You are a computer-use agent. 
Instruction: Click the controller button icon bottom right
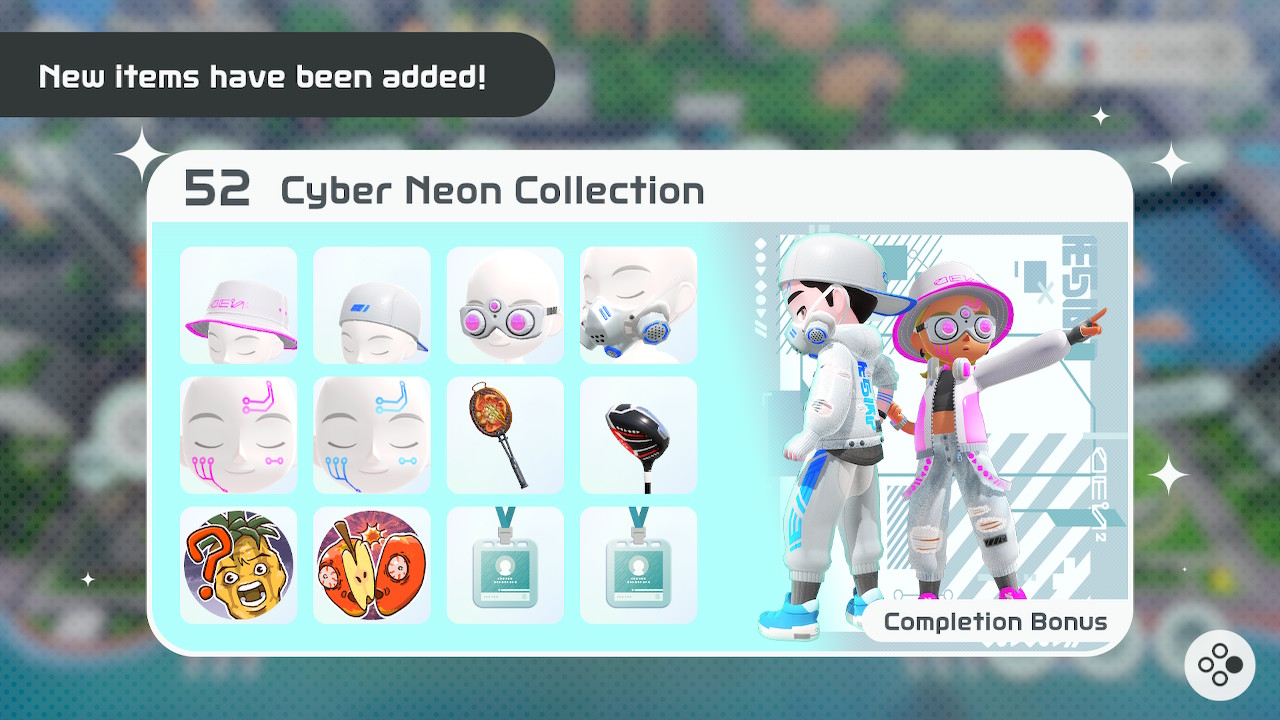[x=1222, y=663]
